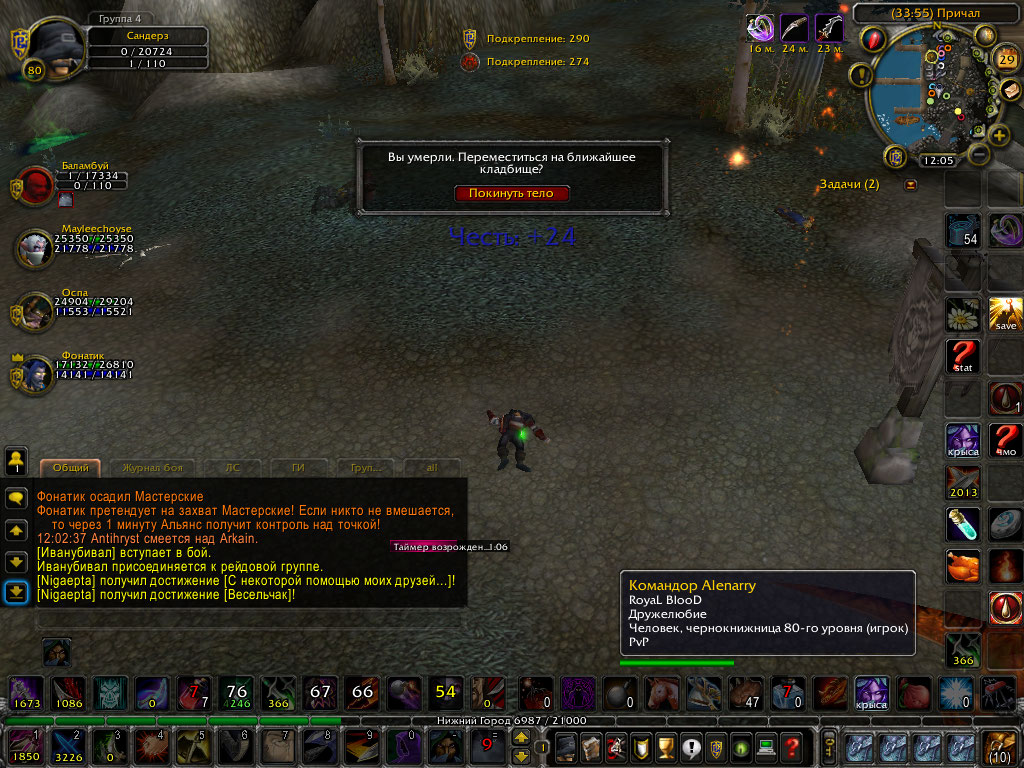
Task: Zoom out the minimap with the minus button
Action: [x=978, y=156]
